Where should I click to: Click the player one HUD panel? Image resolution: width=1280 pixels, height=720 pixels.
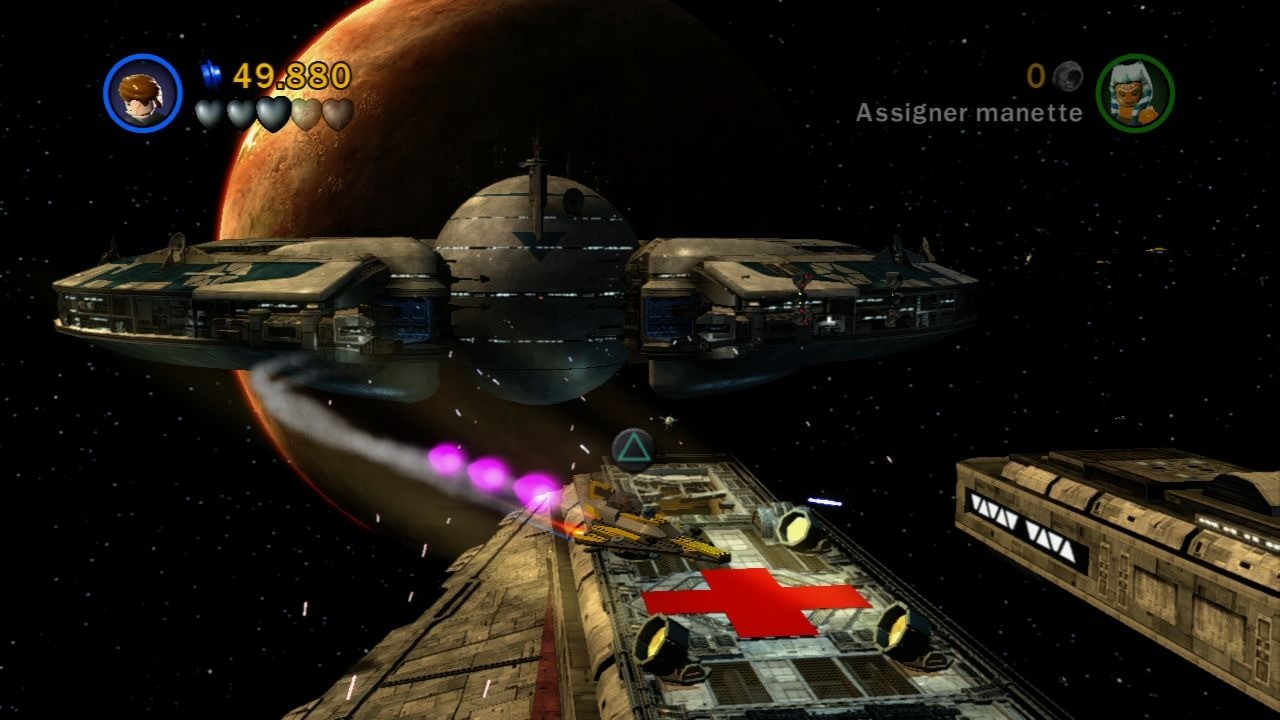coord(230,95)
